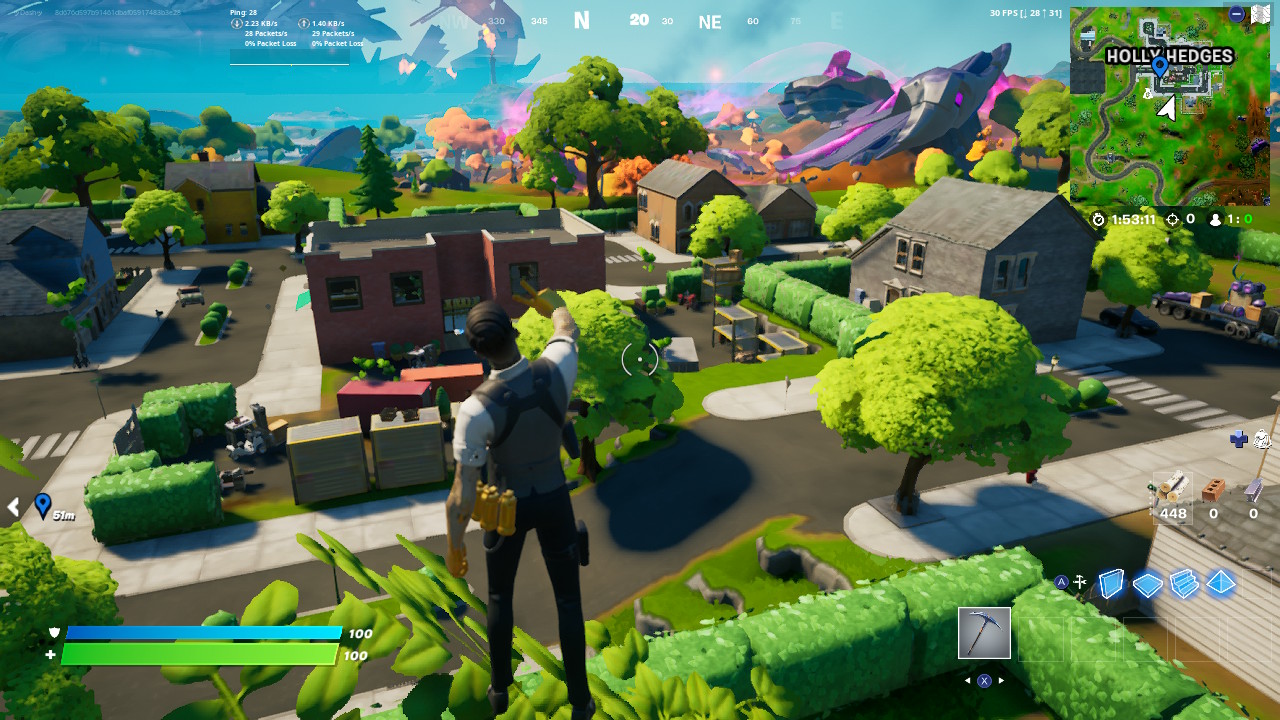
Task: Select the pickaxe hotbar slot
Action: pos(984,632)
